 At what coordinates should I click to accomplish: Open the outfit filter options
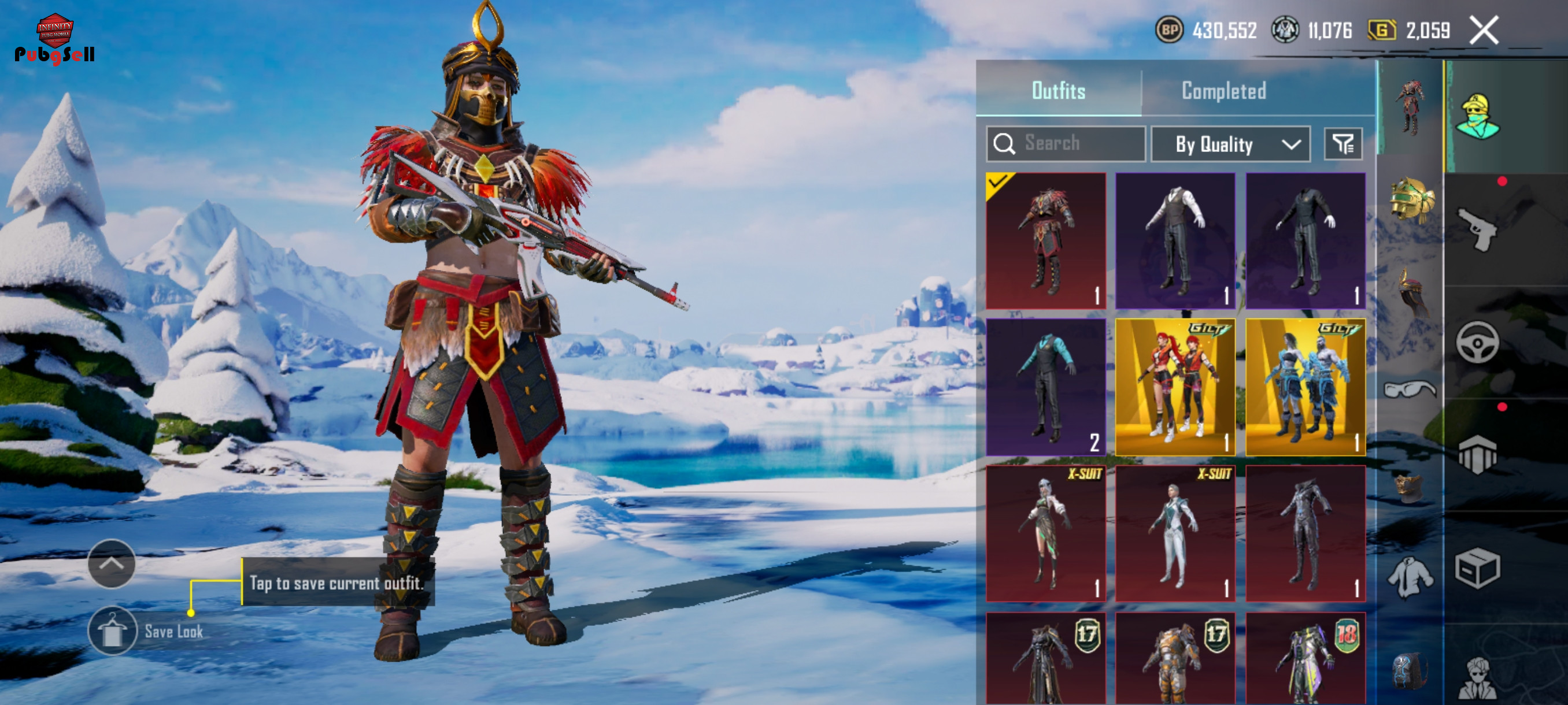[1343, 144]
